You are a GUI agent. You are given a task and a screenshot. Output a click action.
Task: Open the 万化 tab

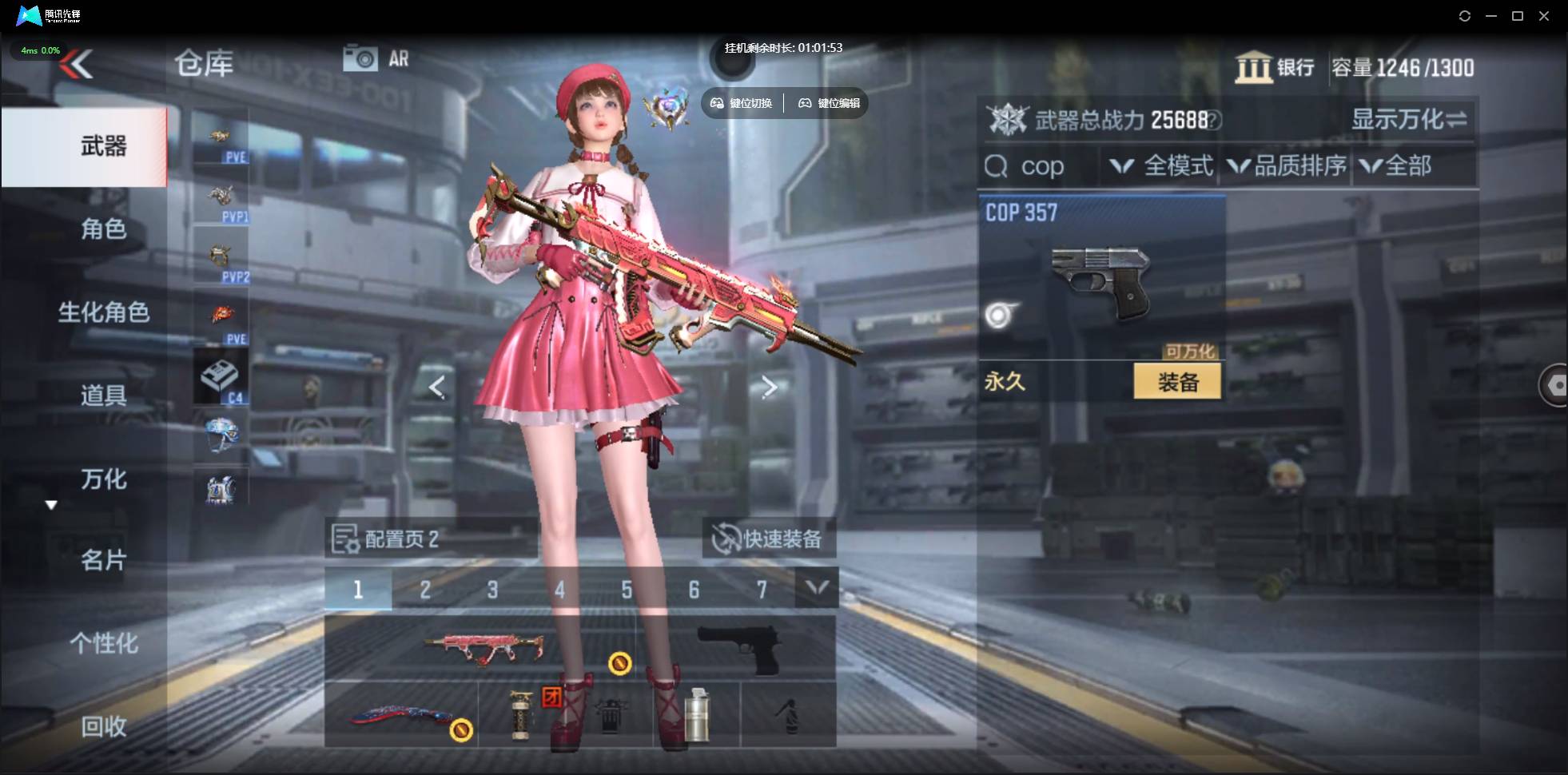click(x=103, y=479)
